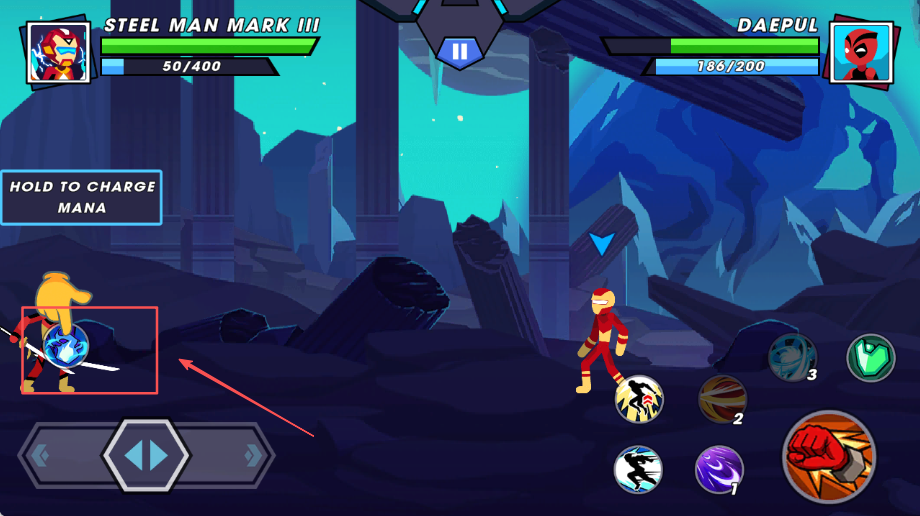Click the Daepul opponent portrait

click(861, 52)
